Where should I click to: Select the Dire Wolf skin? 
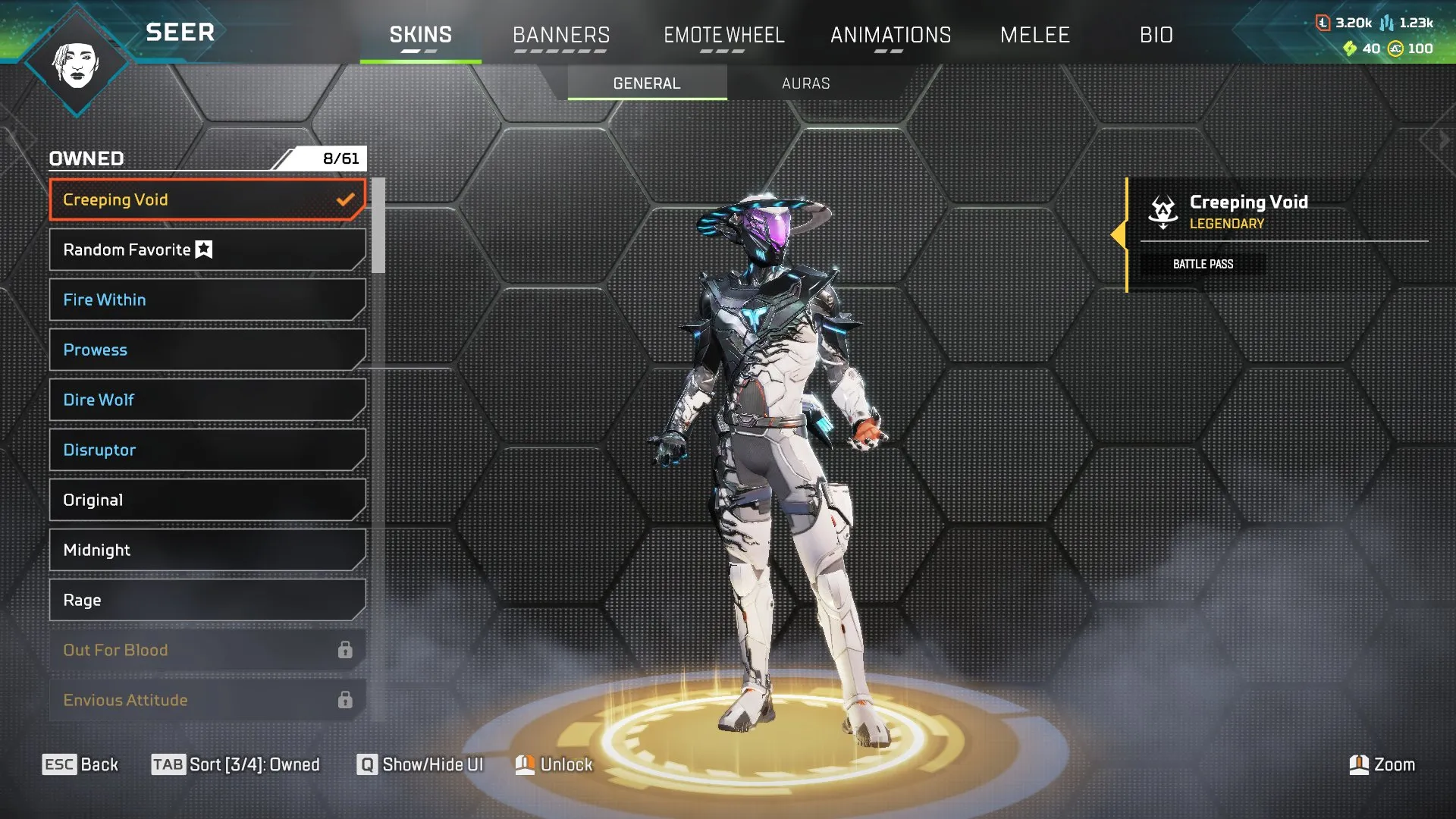pyautogui.click(x=206, y=400)
